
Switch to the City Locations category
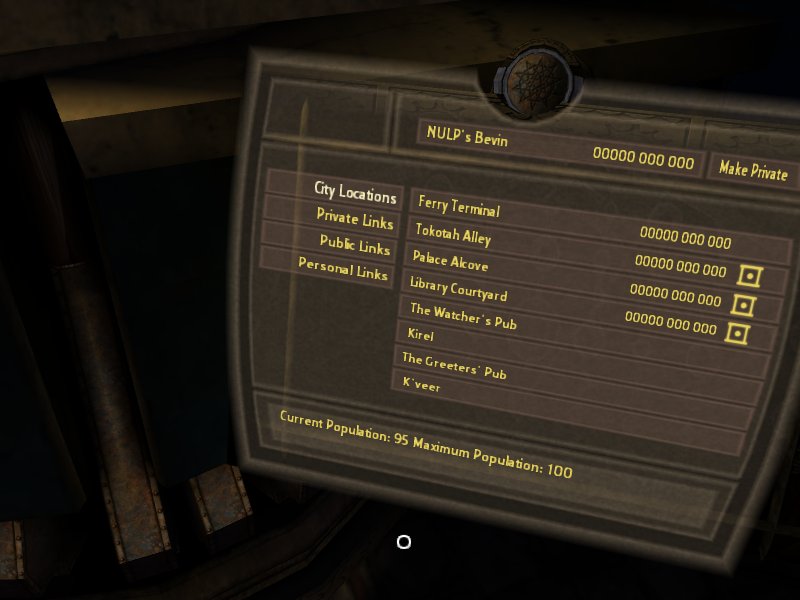pyautogui.click(x=355, y=192)
